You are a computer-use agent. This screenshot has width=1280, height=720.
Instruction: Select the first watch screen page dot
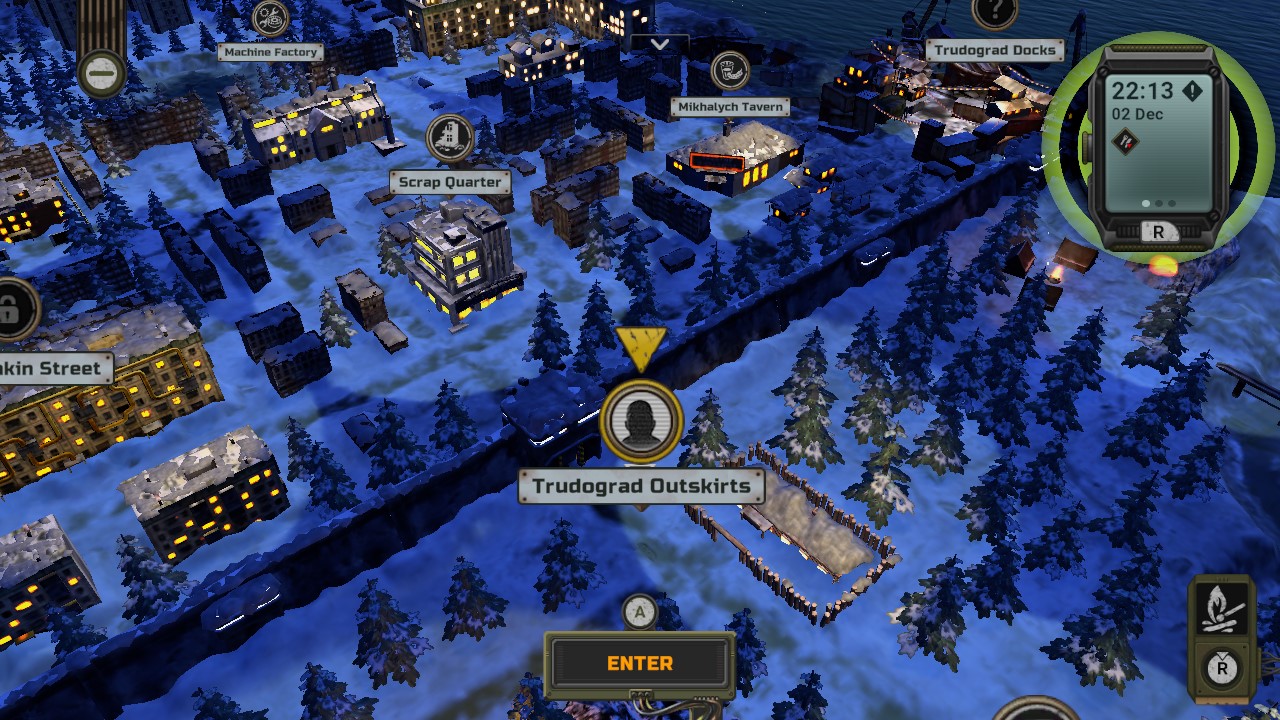point(1144,203)
